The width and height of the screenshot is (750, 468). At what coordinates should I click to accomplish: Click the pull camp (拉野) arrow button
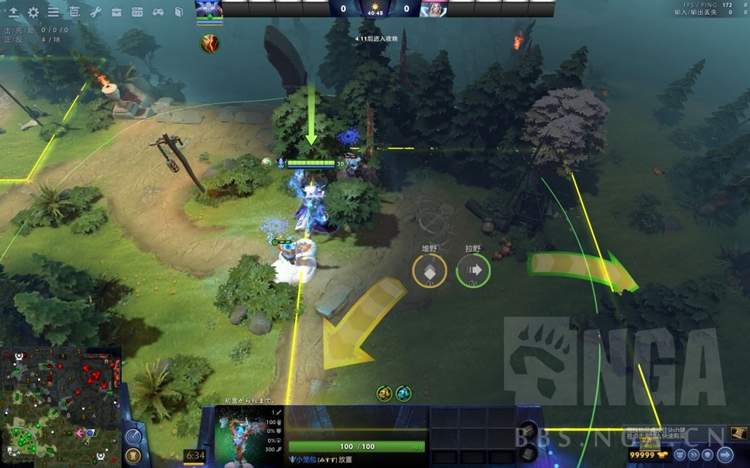tap(473, 269)
